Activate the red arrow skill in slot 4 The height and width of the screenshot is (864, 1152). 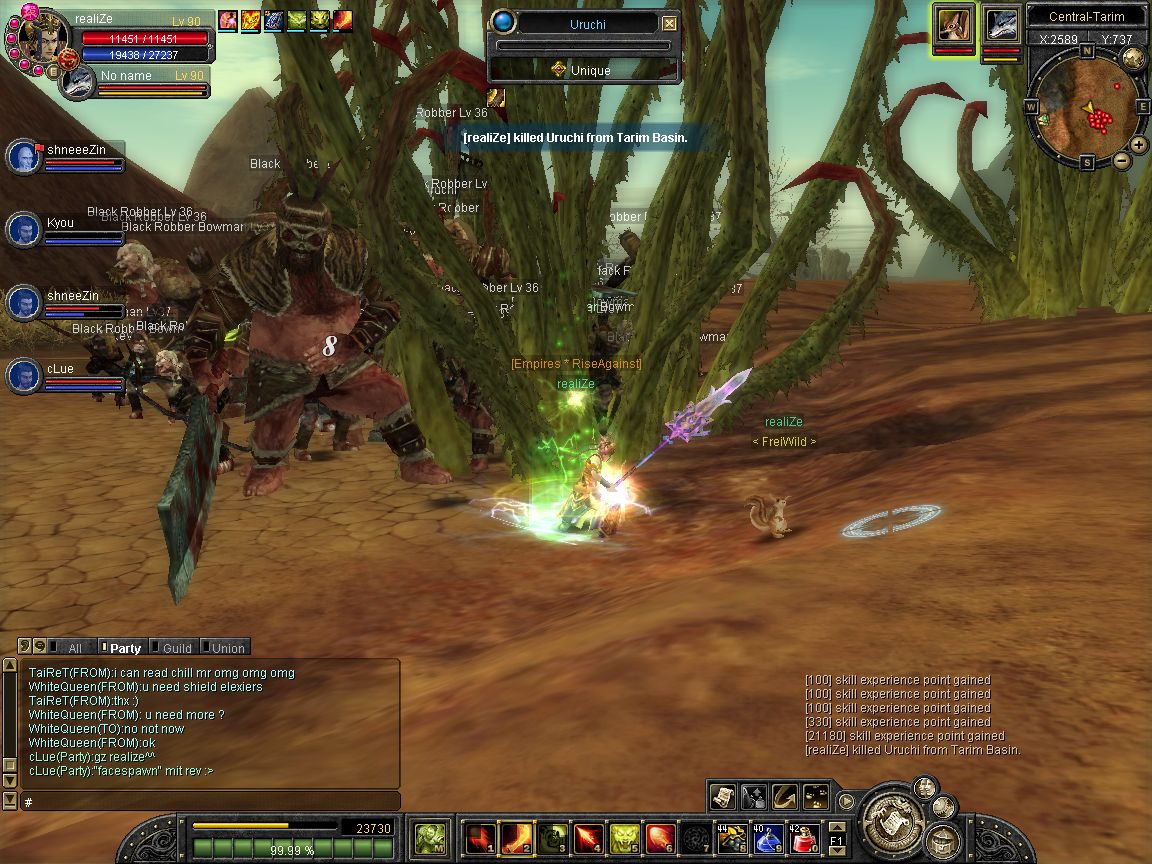click(588, 838)
